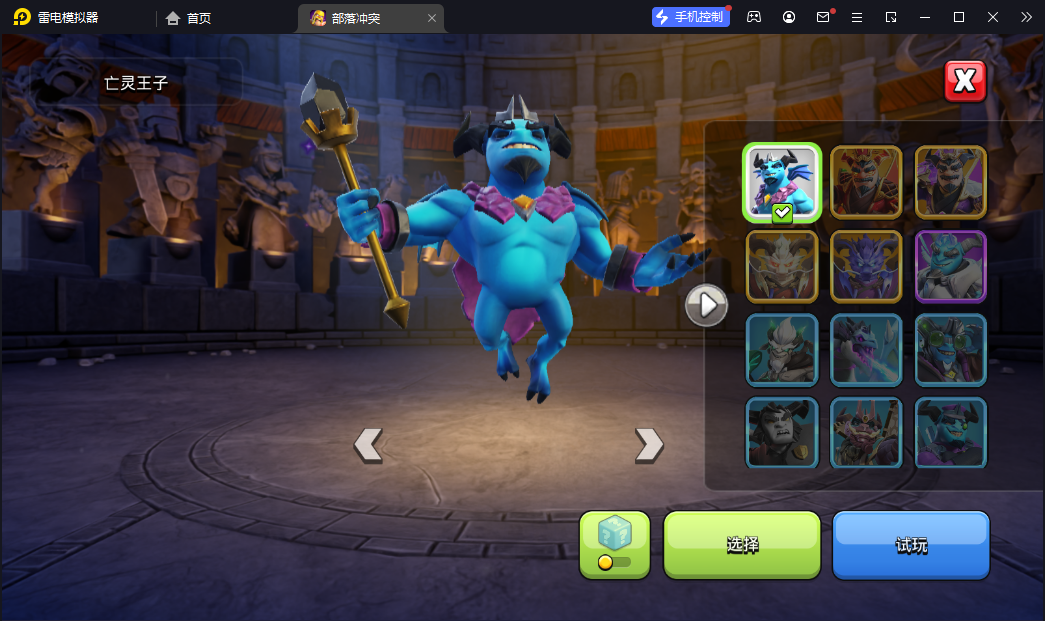Choose the red armored warrior skin thumbnail
Image resolution: width=1045 pixels, height=621 pixels.
[x=866, y=182]
